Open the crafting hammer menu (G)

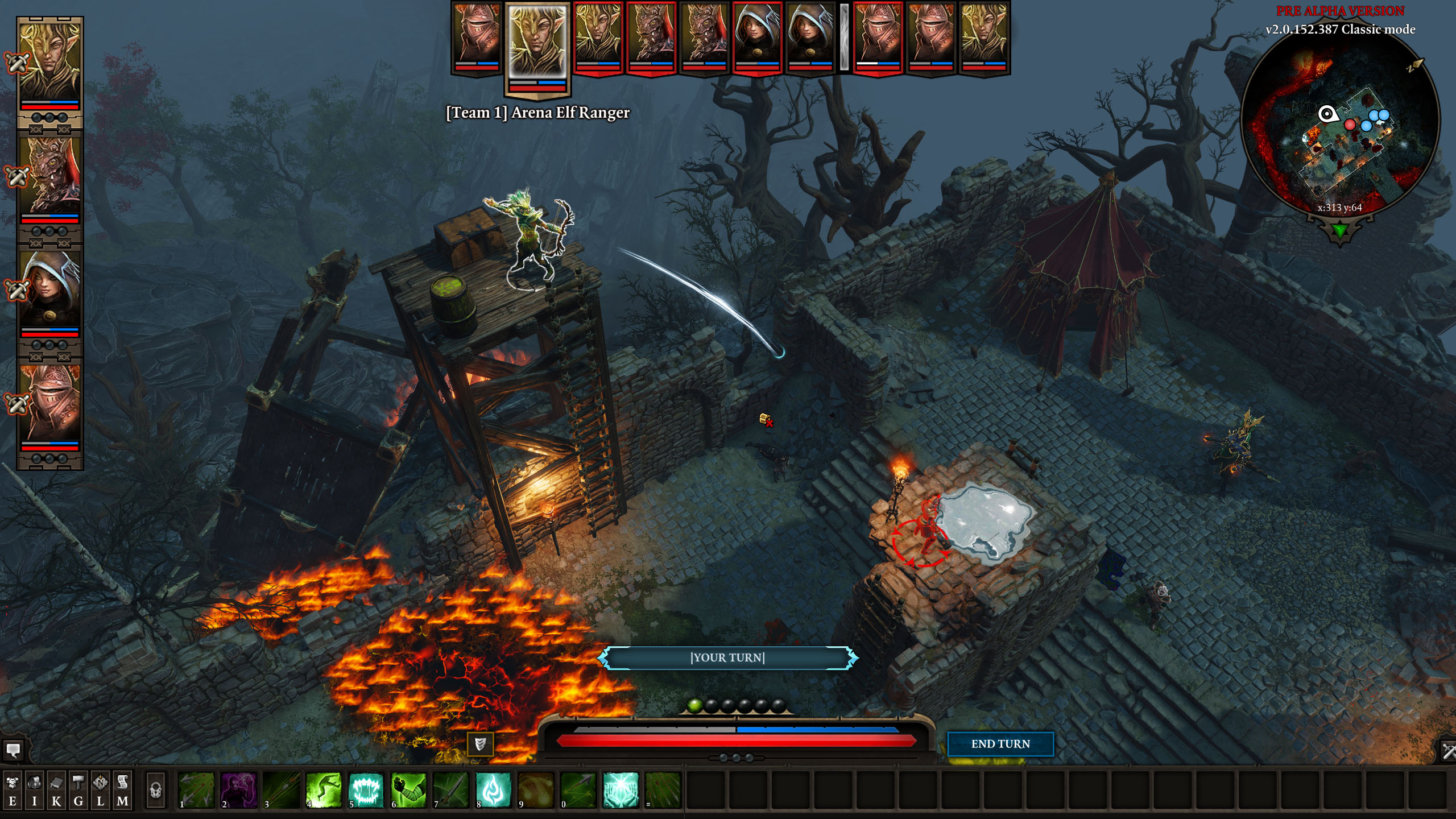pos(78,790)
